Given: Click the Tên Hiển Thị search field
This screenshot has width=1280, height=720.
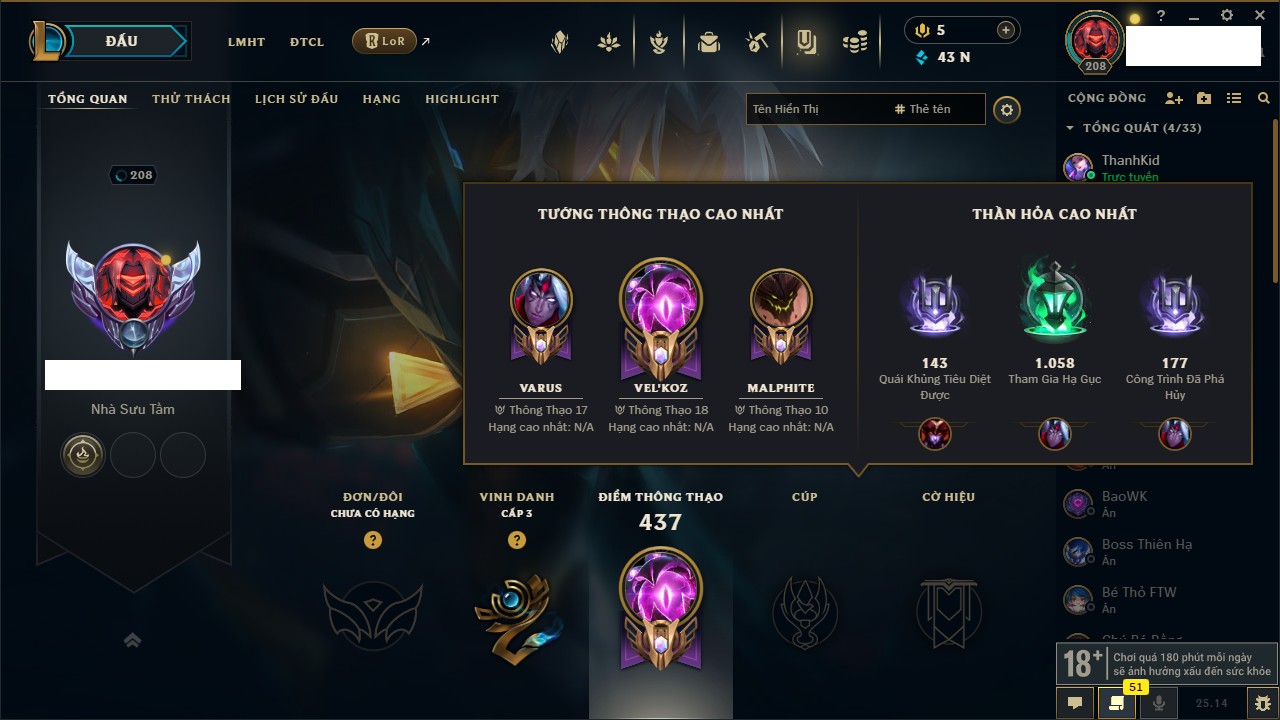Looking at the screenshot, I should (x=815, y=109).
